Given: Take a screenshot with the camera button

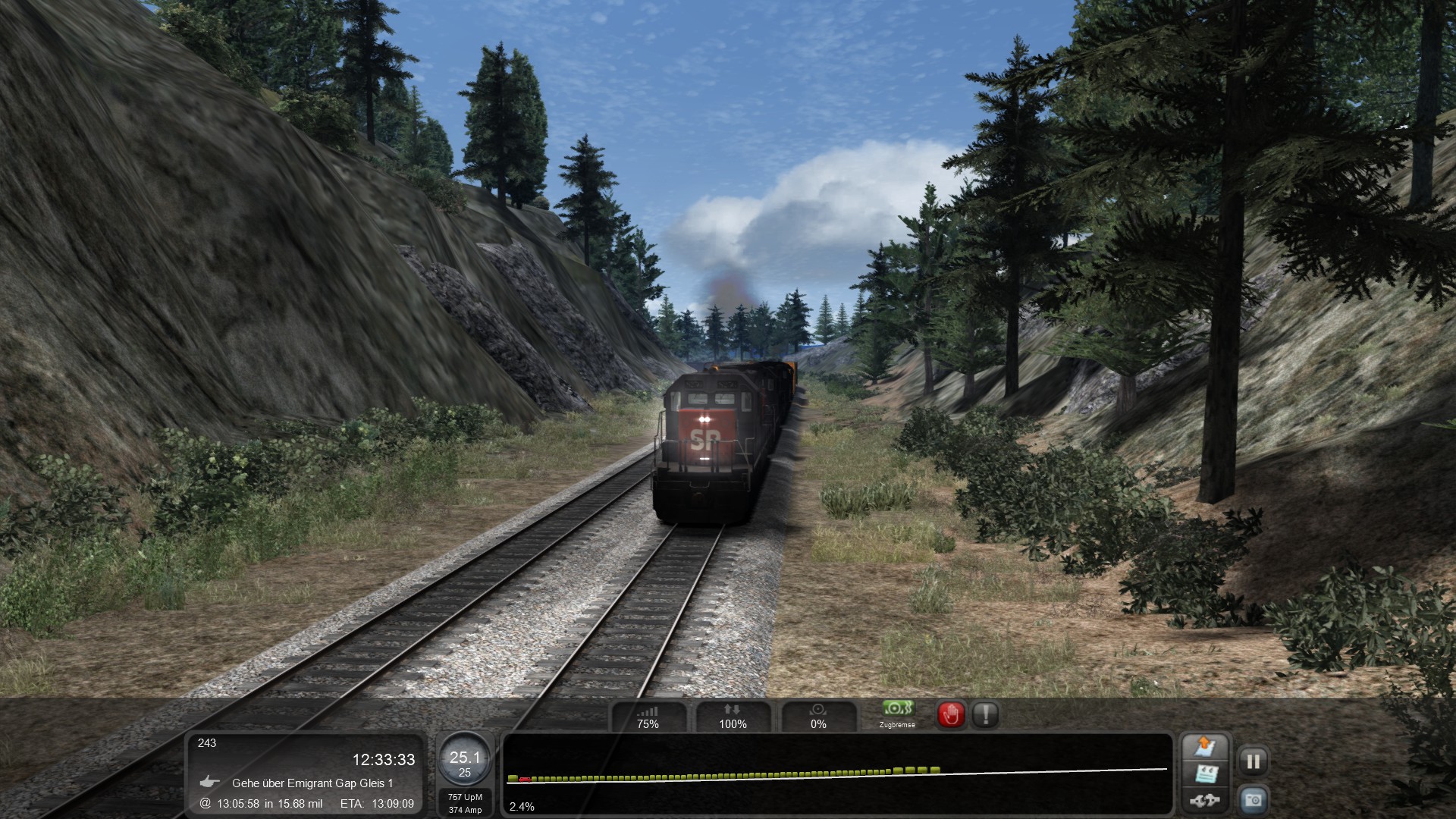Looking at the screenshot, I should [1253, 800].
